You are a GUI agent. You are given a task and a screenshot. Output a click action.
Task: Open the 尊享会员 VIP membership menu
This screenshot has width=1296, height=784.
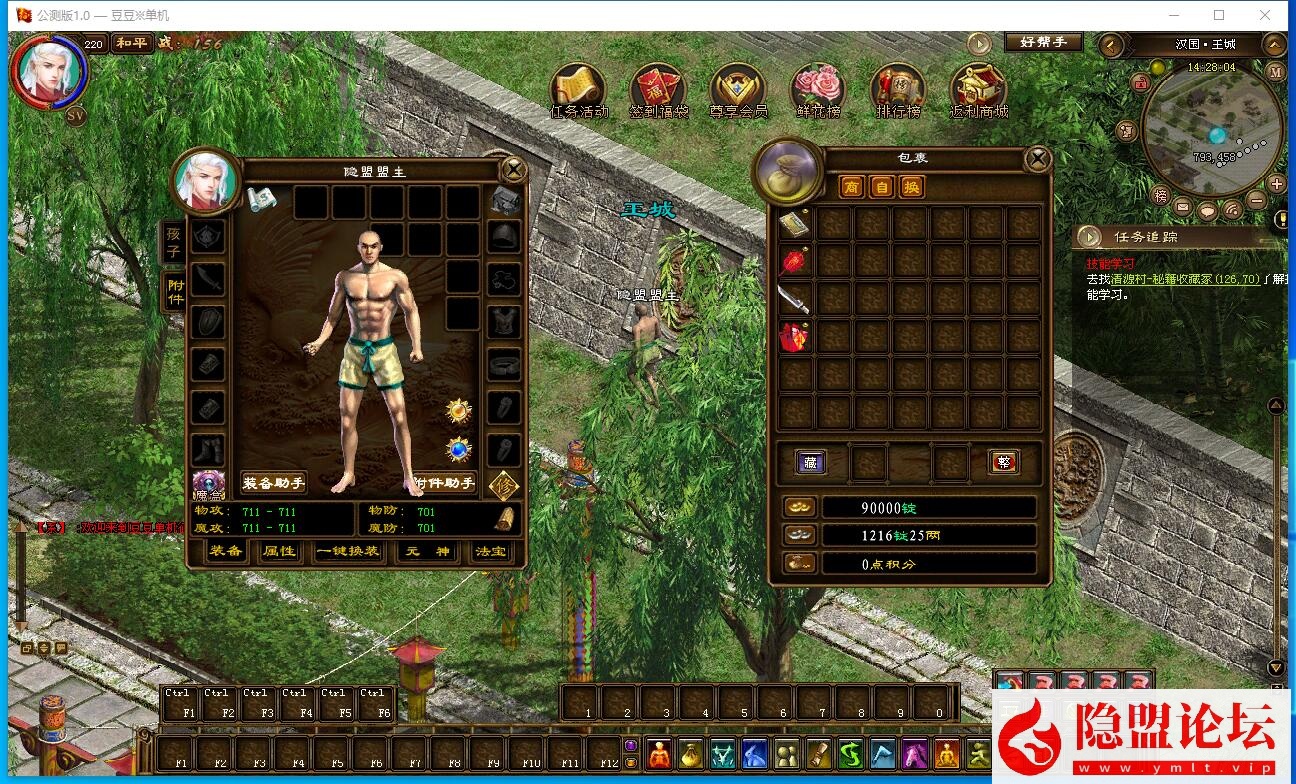pos(738,91)
